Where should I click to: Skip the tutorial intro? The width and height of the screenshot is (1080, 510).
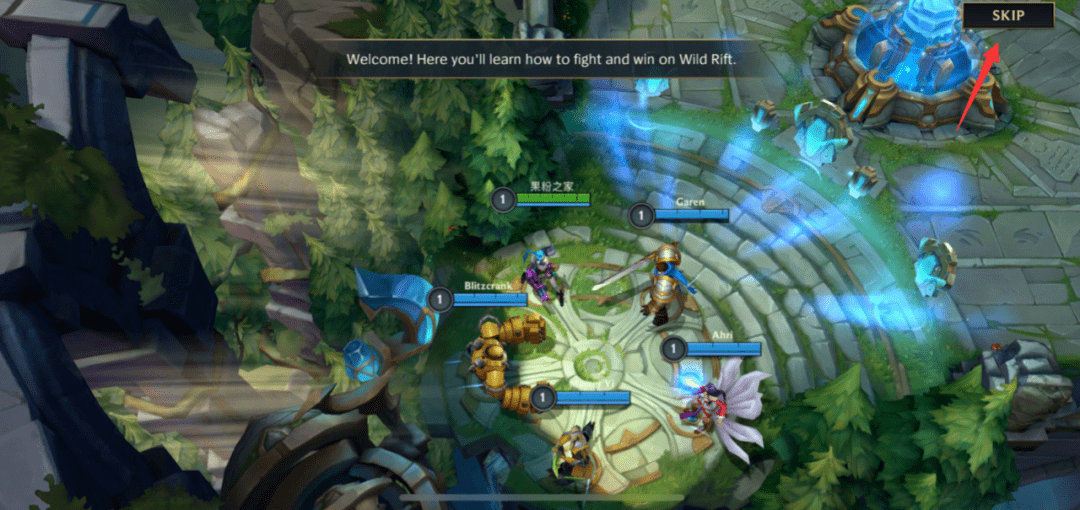tap(1008, 15)
